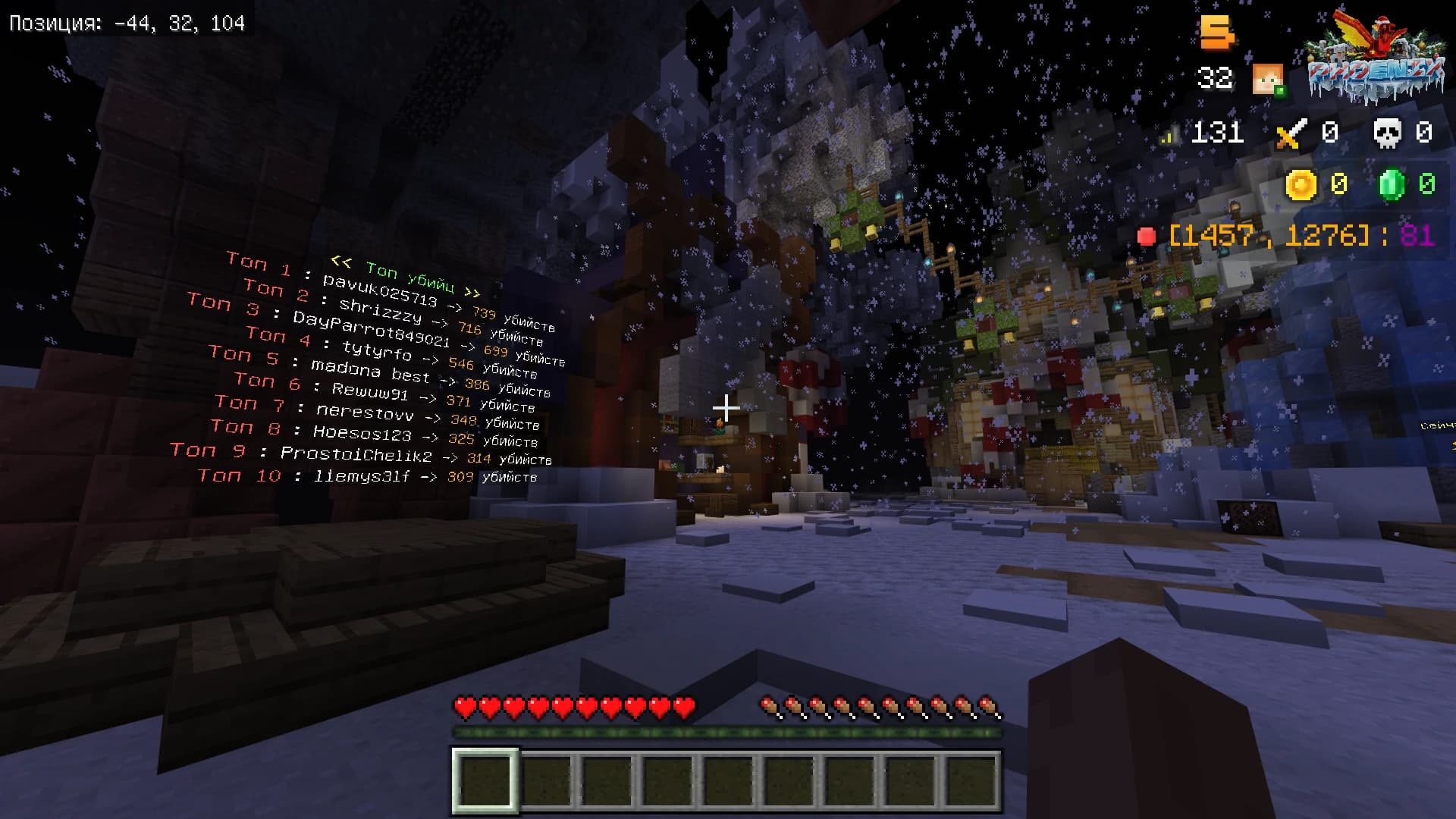Click the white skull deaths icon
The image size is (1456, 819).
click(x=1387, y=133)
